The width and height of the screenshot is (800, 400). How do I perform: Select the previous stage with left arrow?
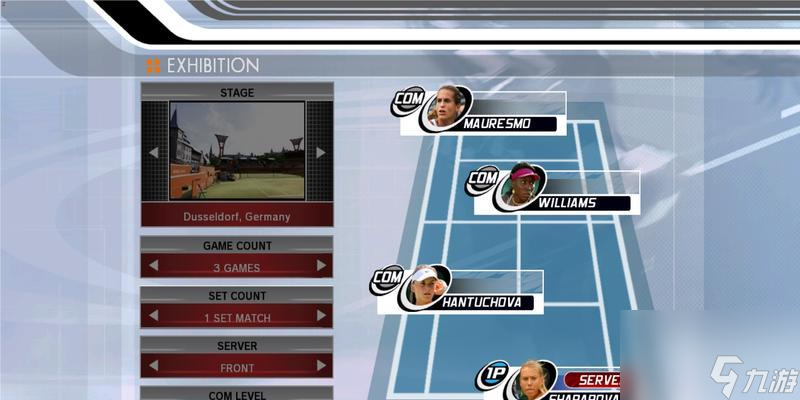(153, 152)
